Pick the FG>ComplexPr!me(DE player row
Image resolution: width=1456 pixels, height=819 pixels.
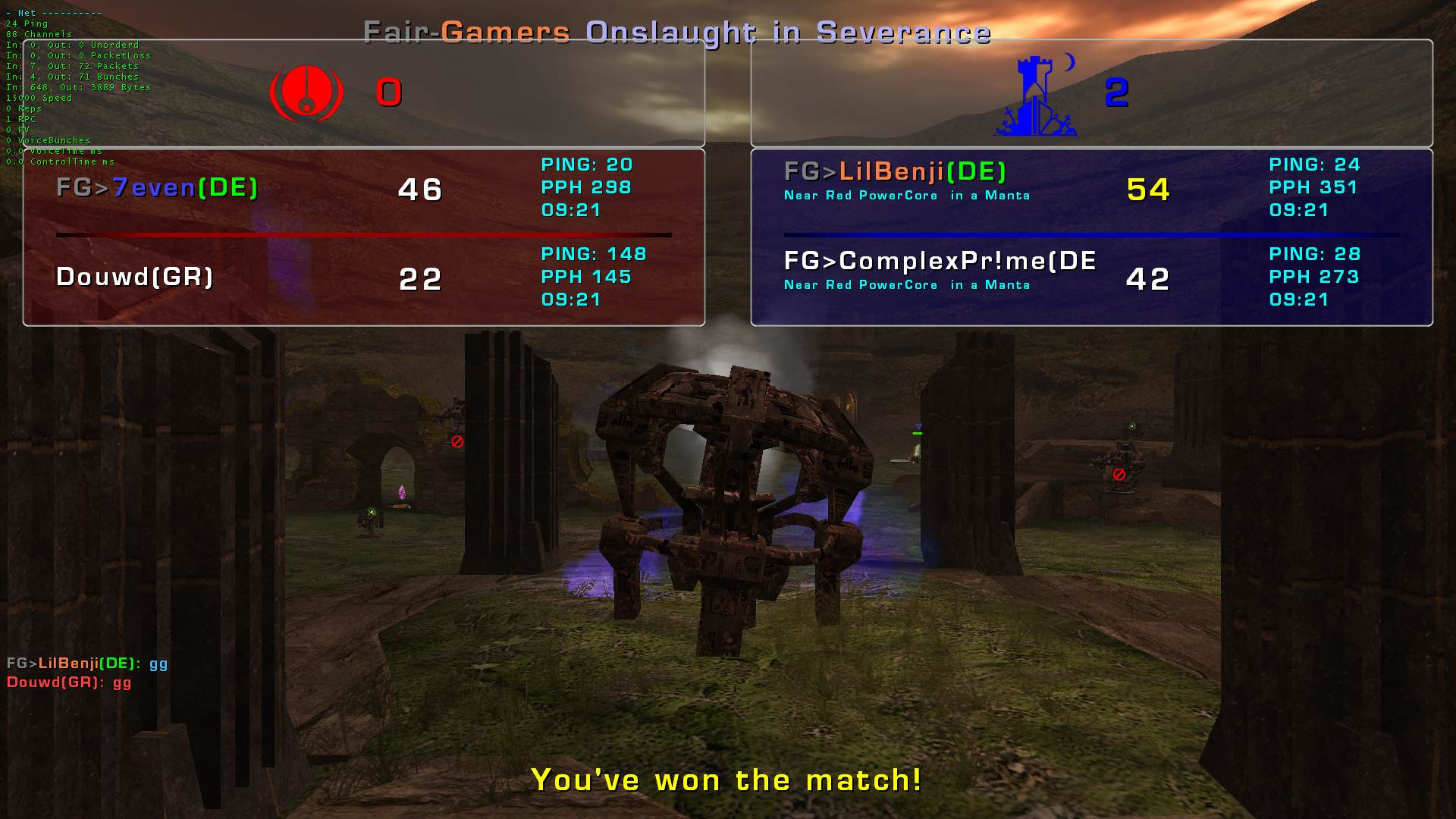tap(940, 262)
